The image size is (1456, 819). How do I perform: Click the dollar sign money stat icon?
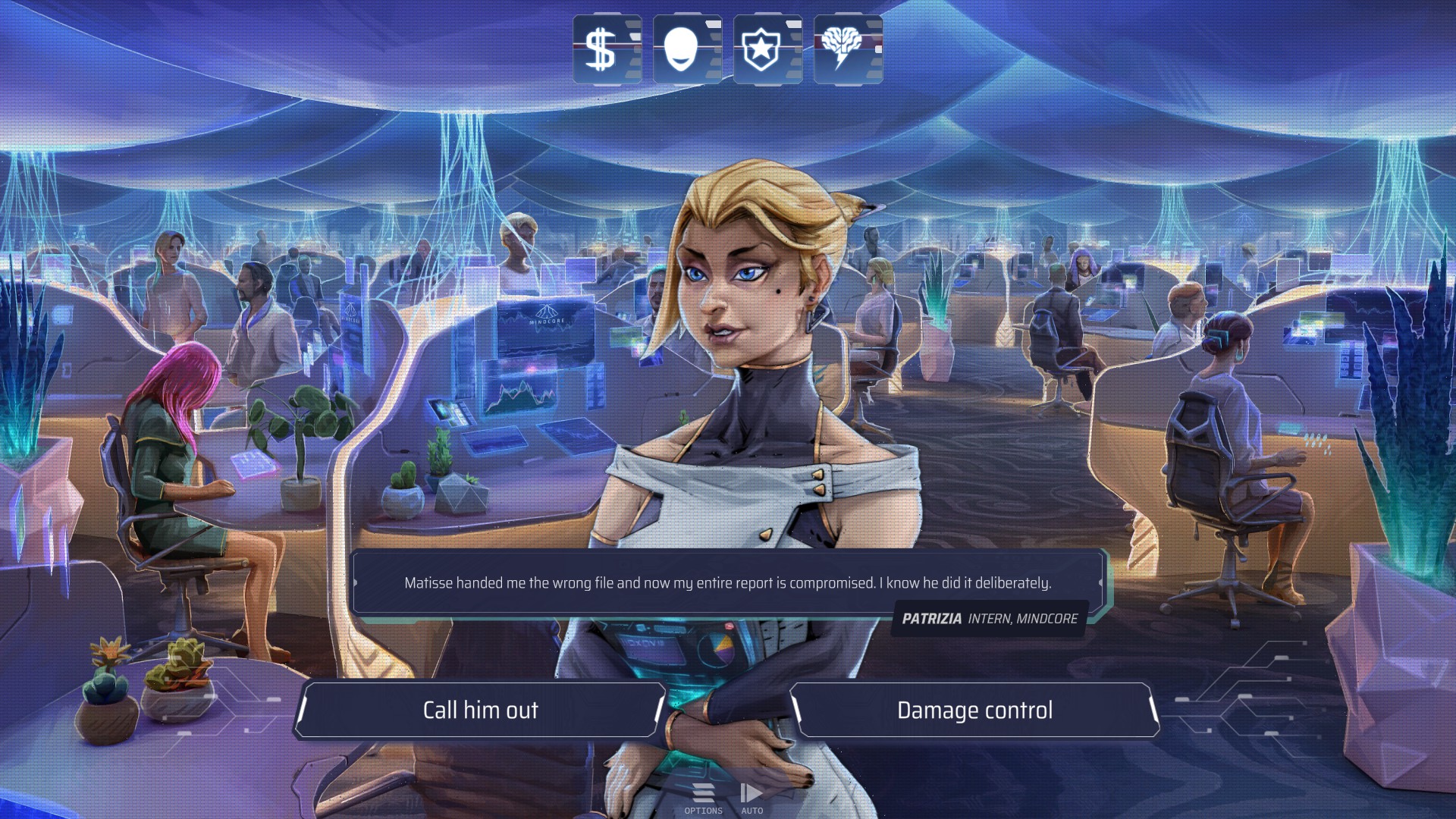(607, 49)
